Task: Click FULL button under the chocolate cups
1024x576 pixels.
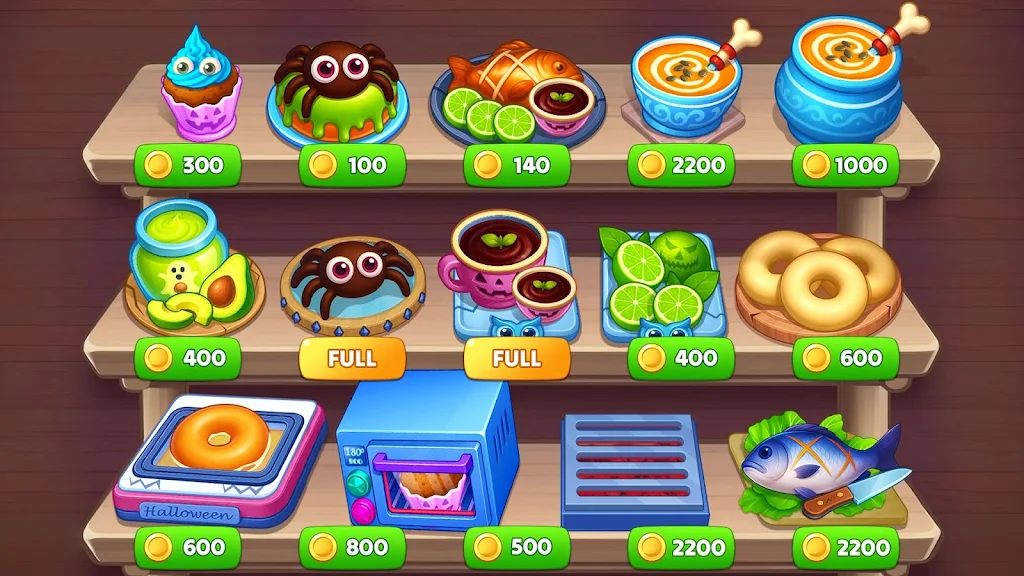Action: (x=517, y=358)
